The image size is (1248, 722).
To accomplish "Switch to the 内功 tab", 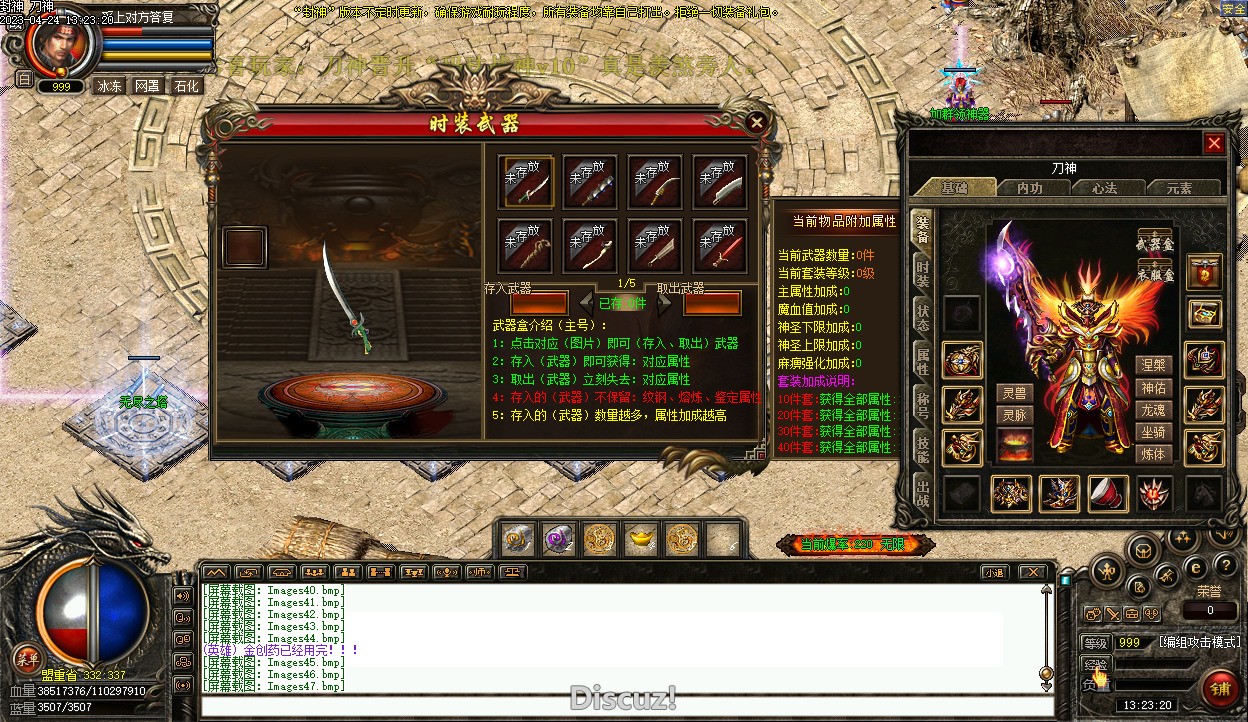I will 1029,188.
